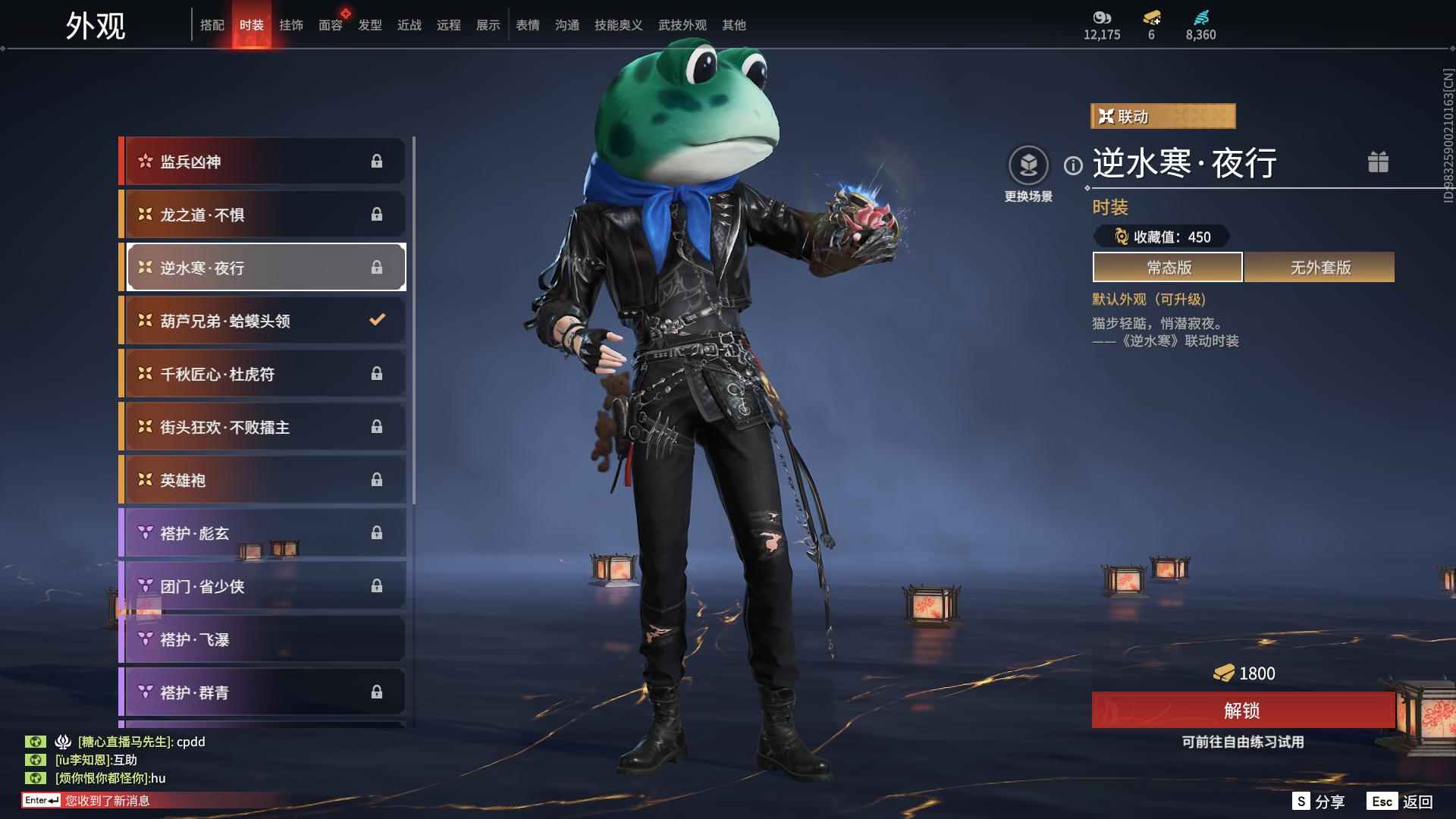Switch to the 表情 emote tab
1456x819 pixels.
click(x=527, y=25)
